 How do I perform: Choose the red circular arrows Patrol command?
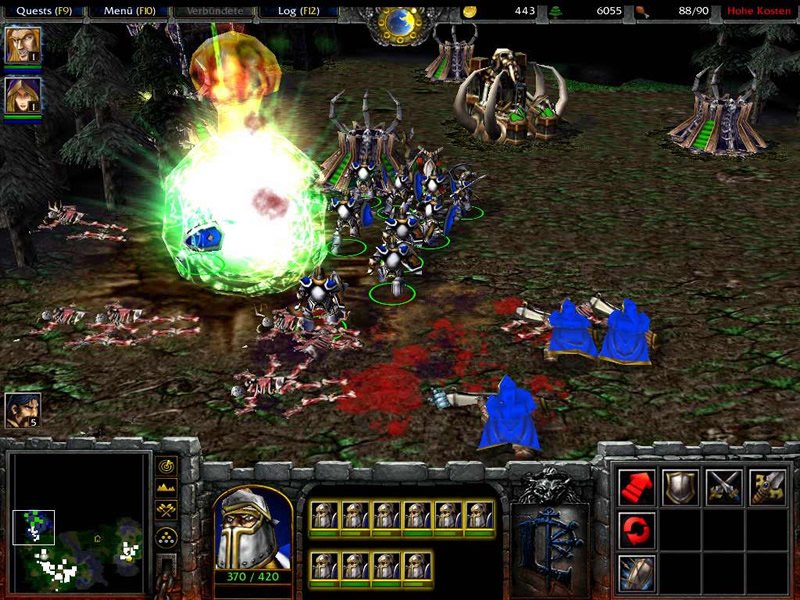[x=638, y=528]
